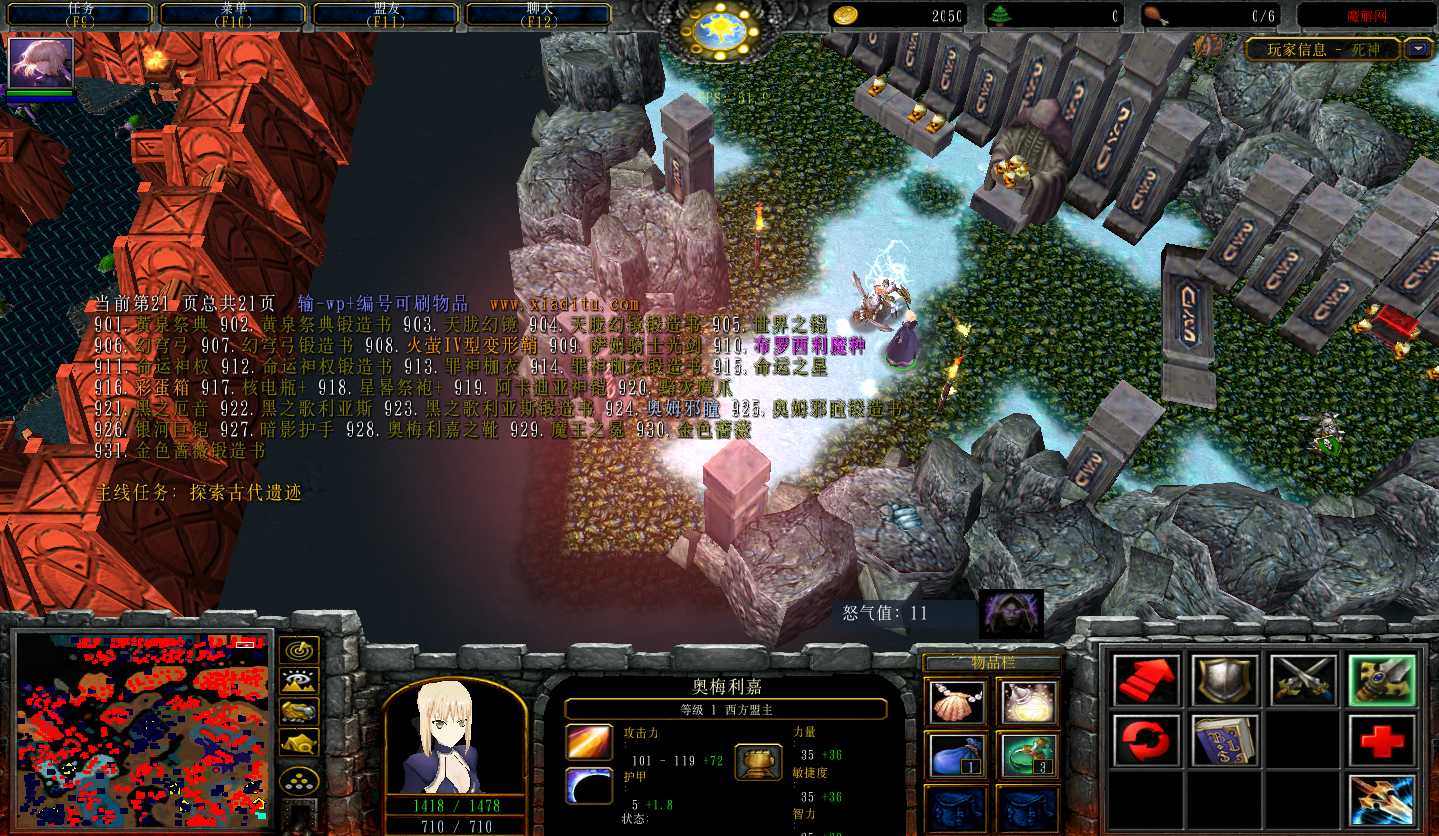Open the 任务 (Quests) menu
This screenshot has height=836, width=1439.
point(80,14)
